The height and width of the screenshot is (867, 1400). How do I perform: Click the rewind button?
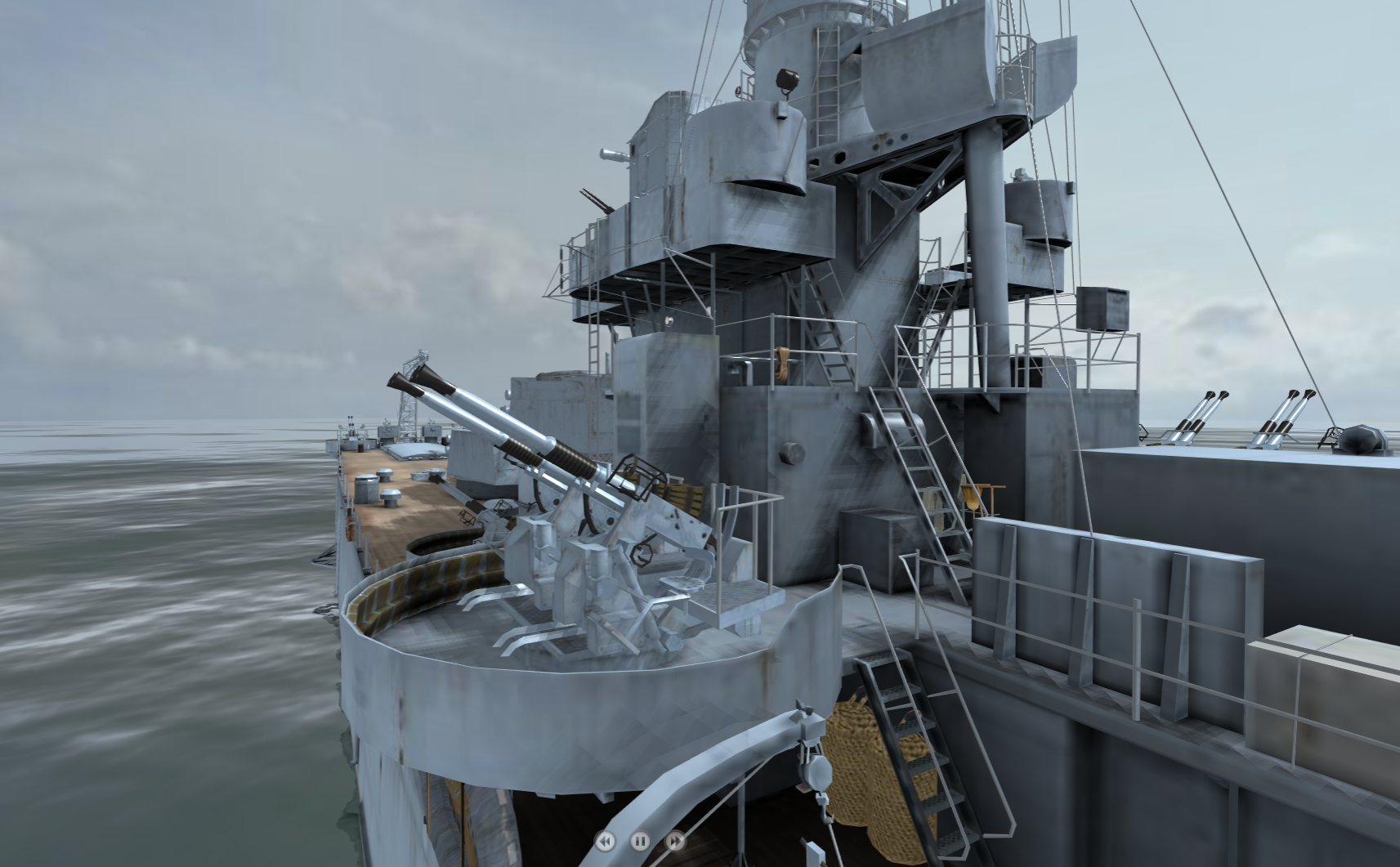tap(606, 841)
